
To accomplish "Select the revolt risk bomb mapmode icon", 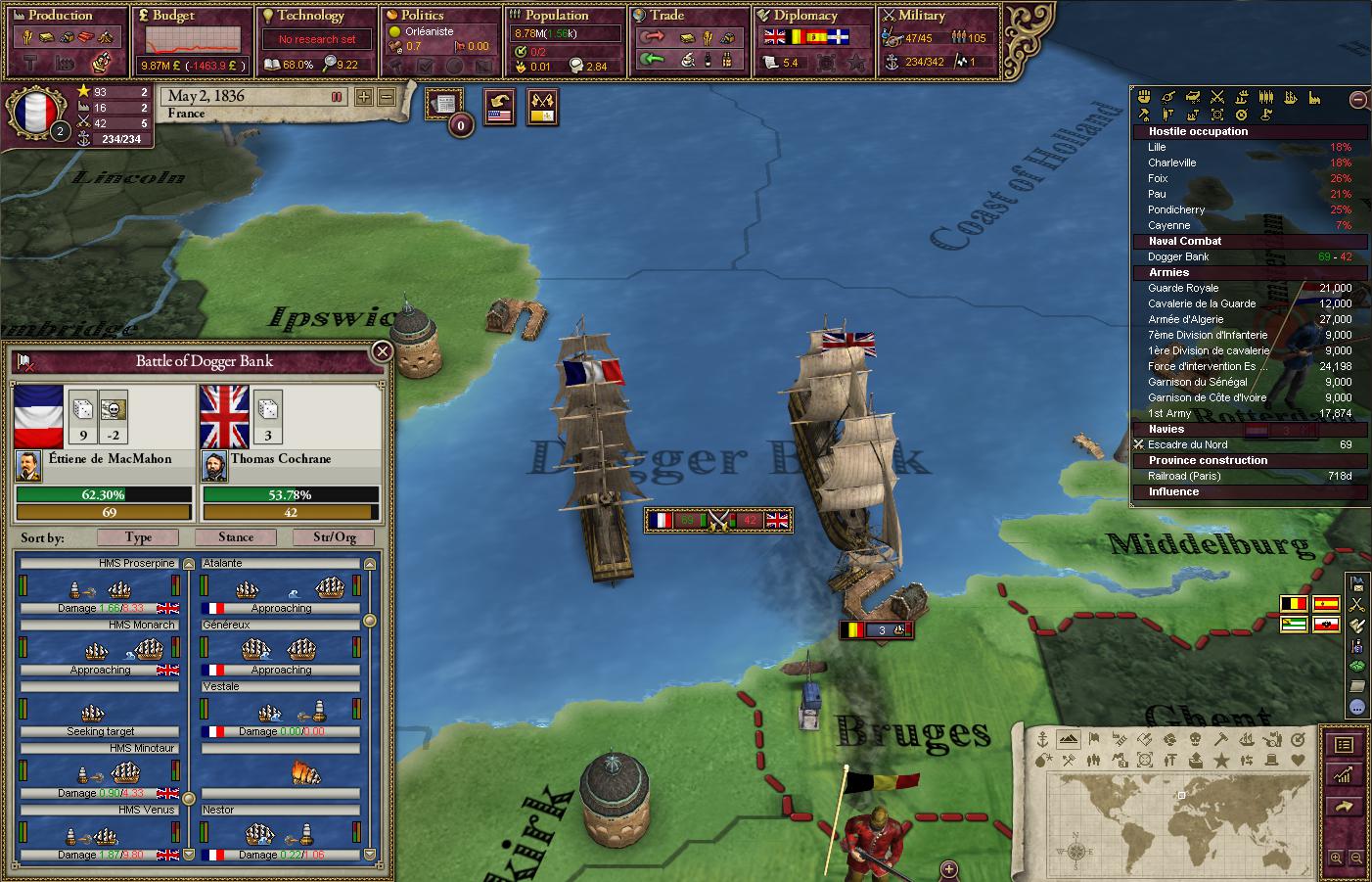I will point(1040,760).
